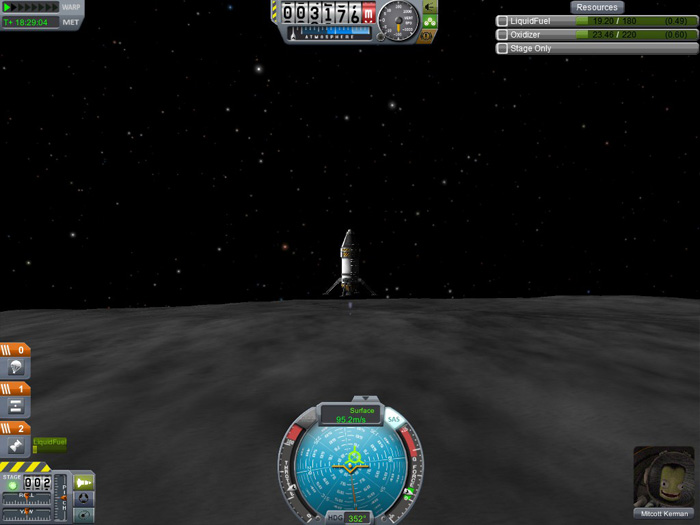Tick the Oxidizer resource checkbox
700x525 pixels.
click(x=502, y=35)
